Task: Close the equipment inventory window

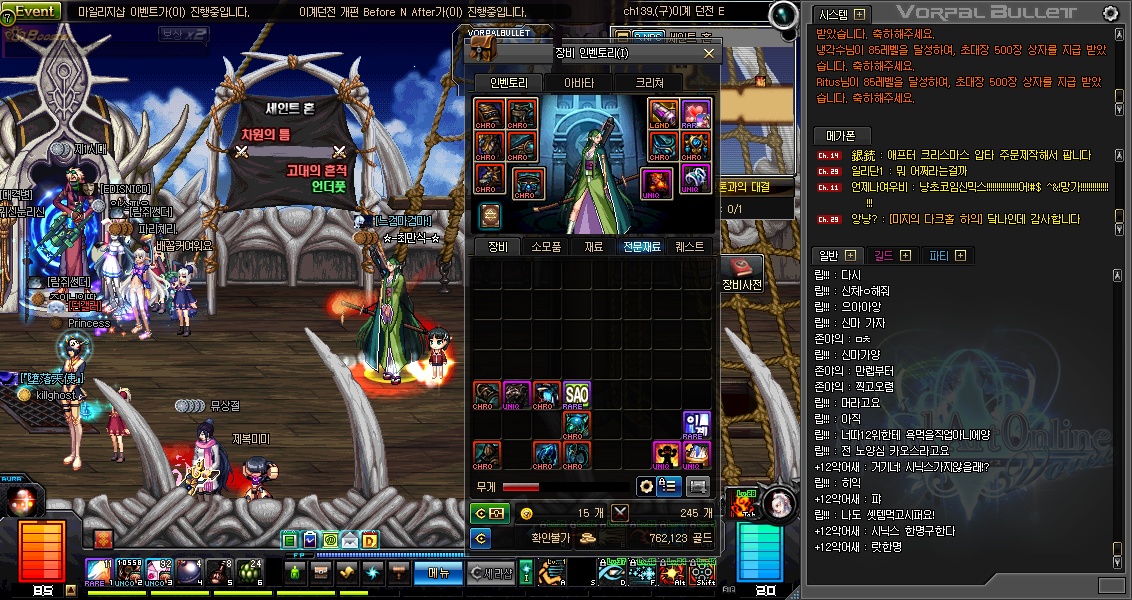Action: (x=709, y=53)
